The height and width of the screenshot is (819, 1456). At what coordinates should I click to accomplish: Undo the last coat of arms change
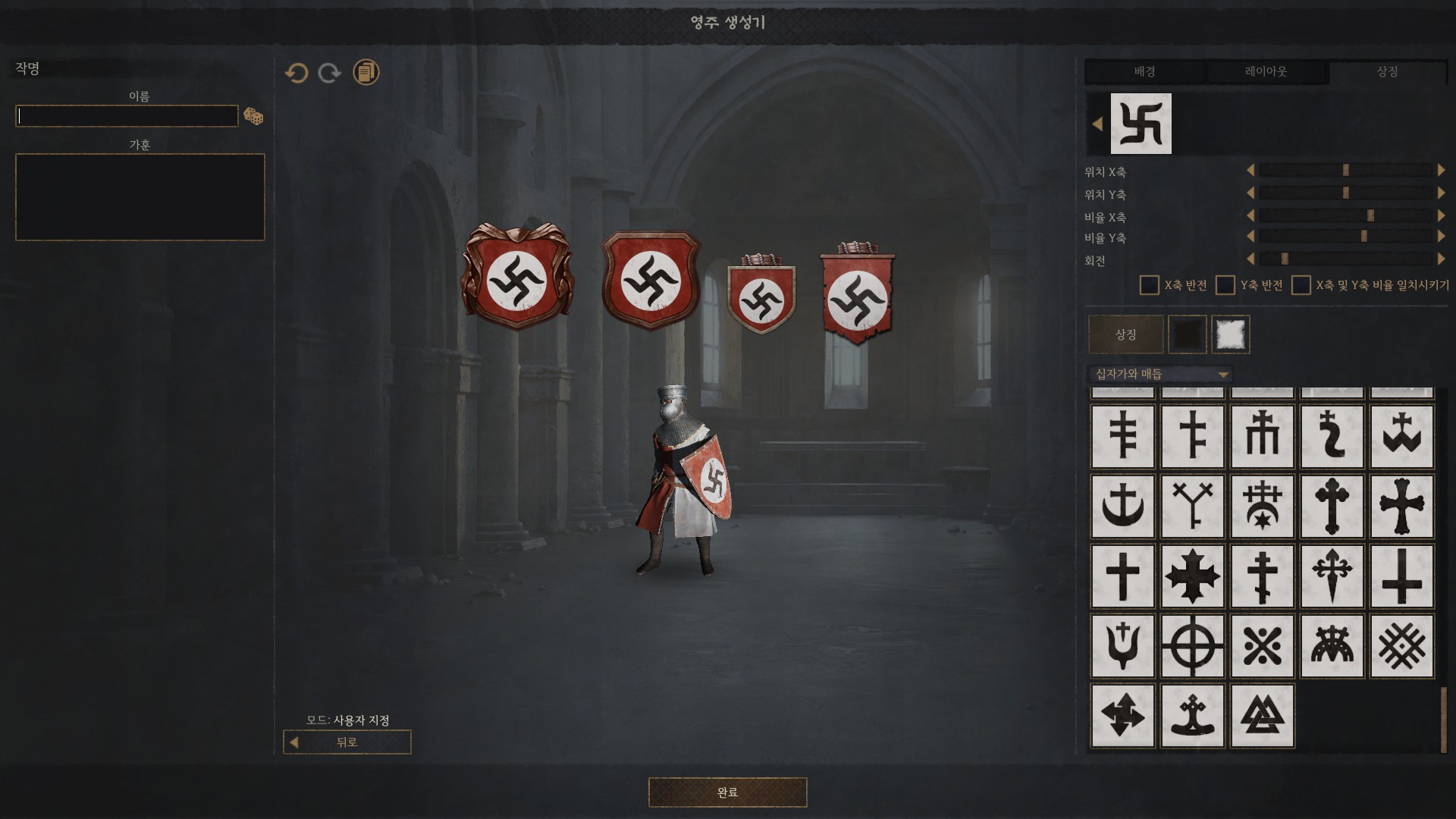click(x=297, y=73)
